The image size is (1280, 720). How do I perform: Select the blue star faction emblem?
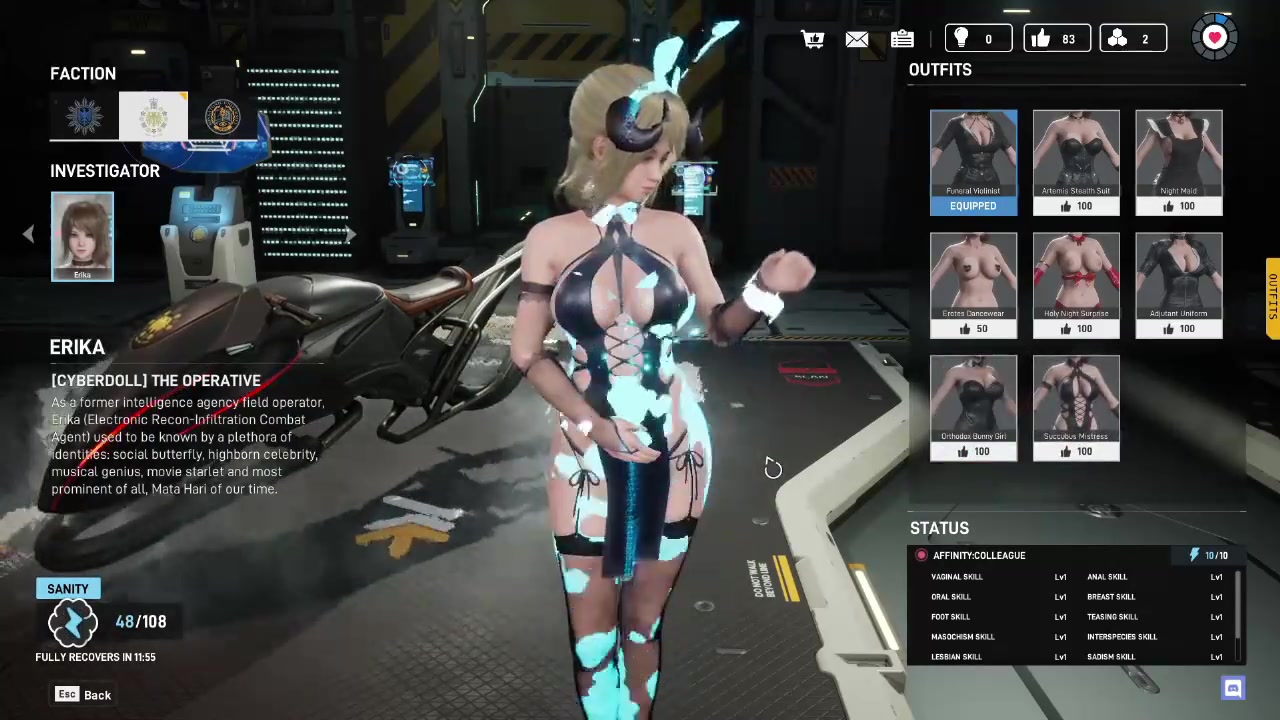[x=84, y=117]
